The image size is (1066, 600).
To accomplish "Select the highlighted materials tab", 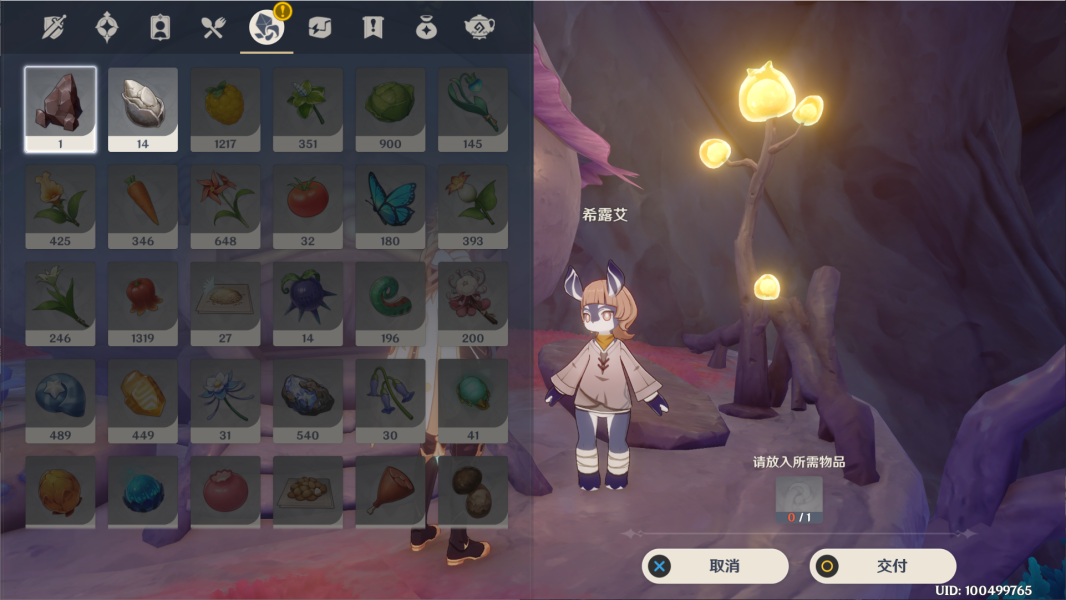I will click(x=266, y=27).
